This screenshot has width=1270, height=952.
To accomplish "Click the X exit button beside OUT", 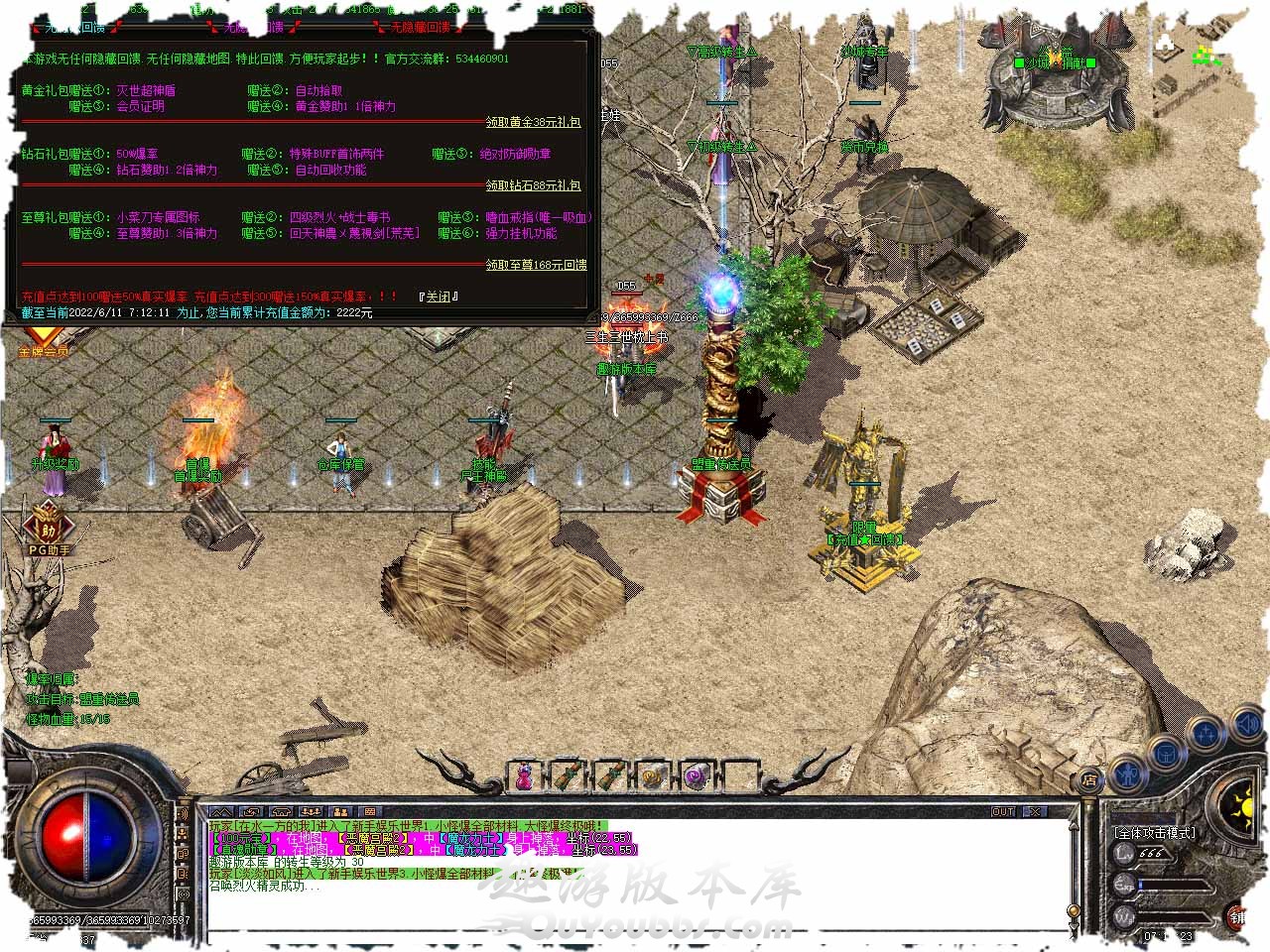I will coord(1034,811).
